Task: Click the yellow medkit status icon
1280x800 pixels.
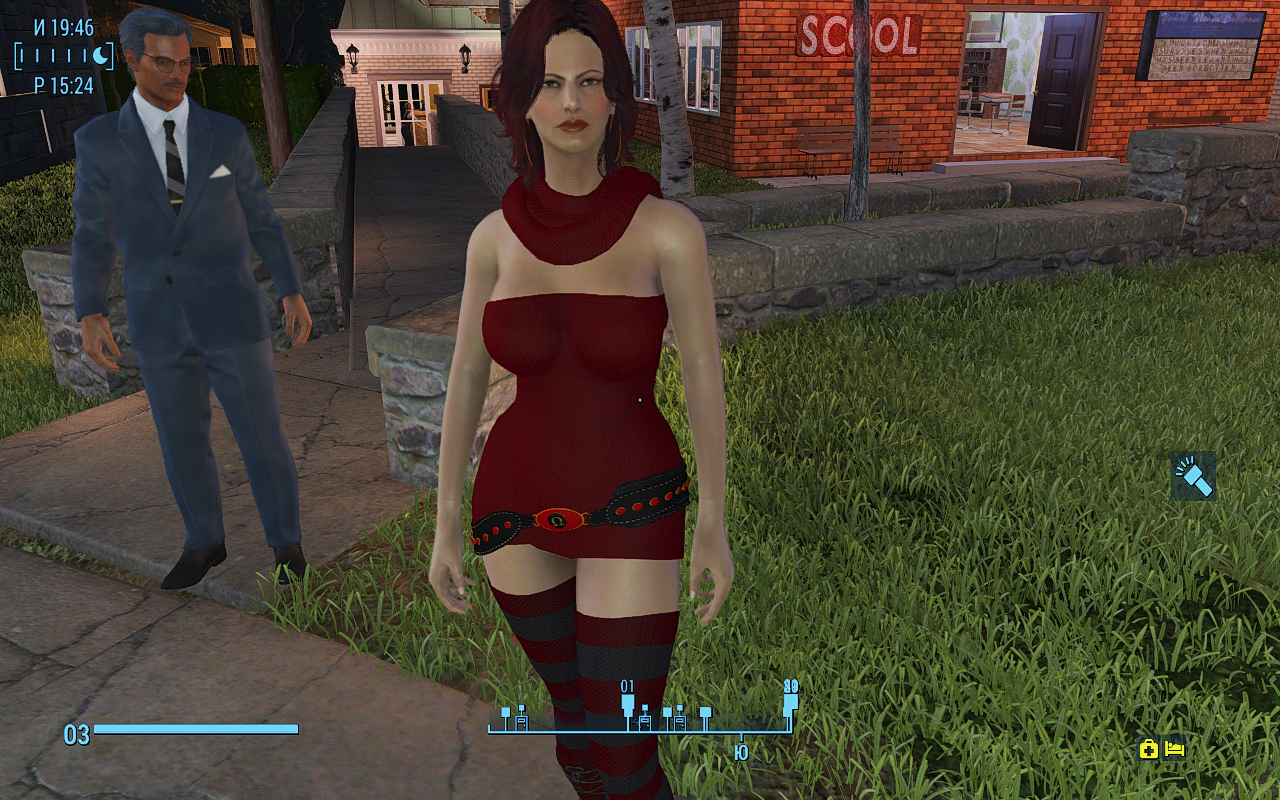Action: coord(1148,749)
